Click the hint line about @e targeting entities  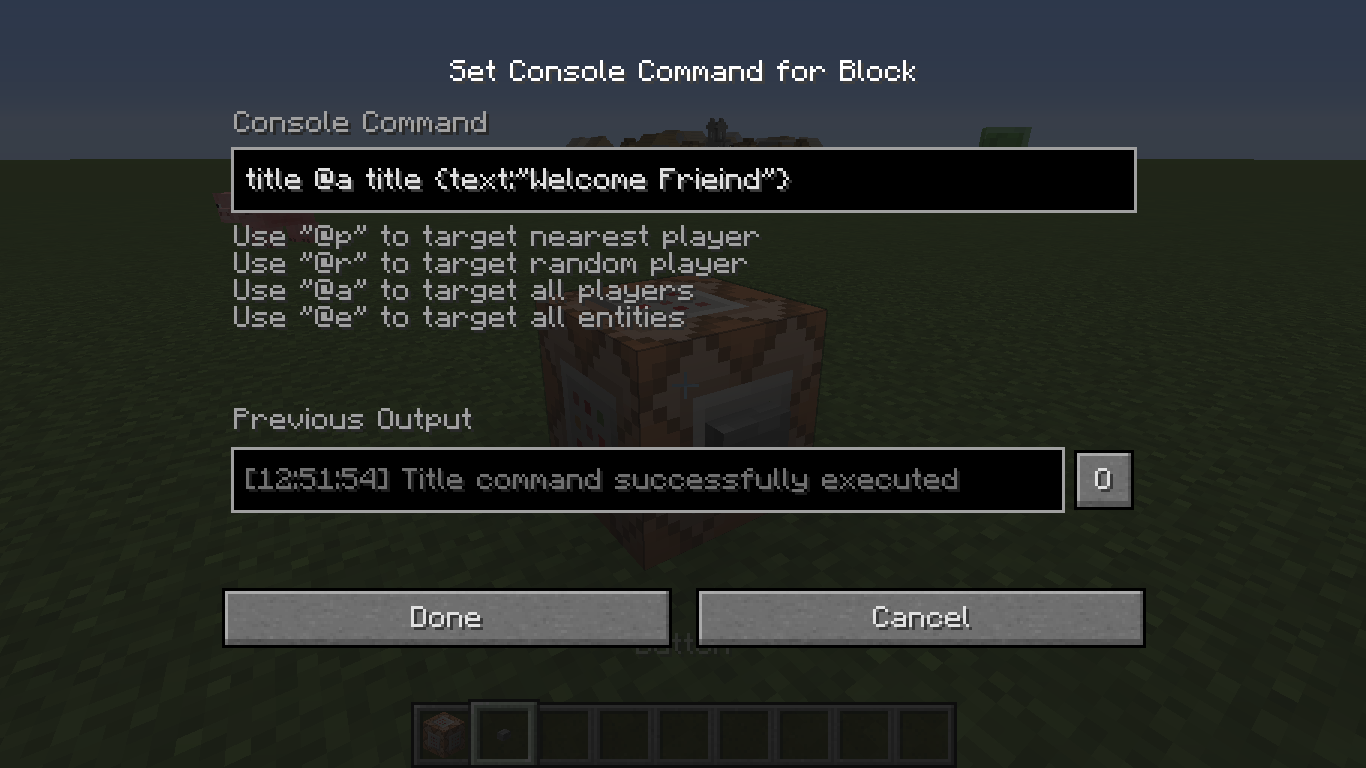point(457,317)
